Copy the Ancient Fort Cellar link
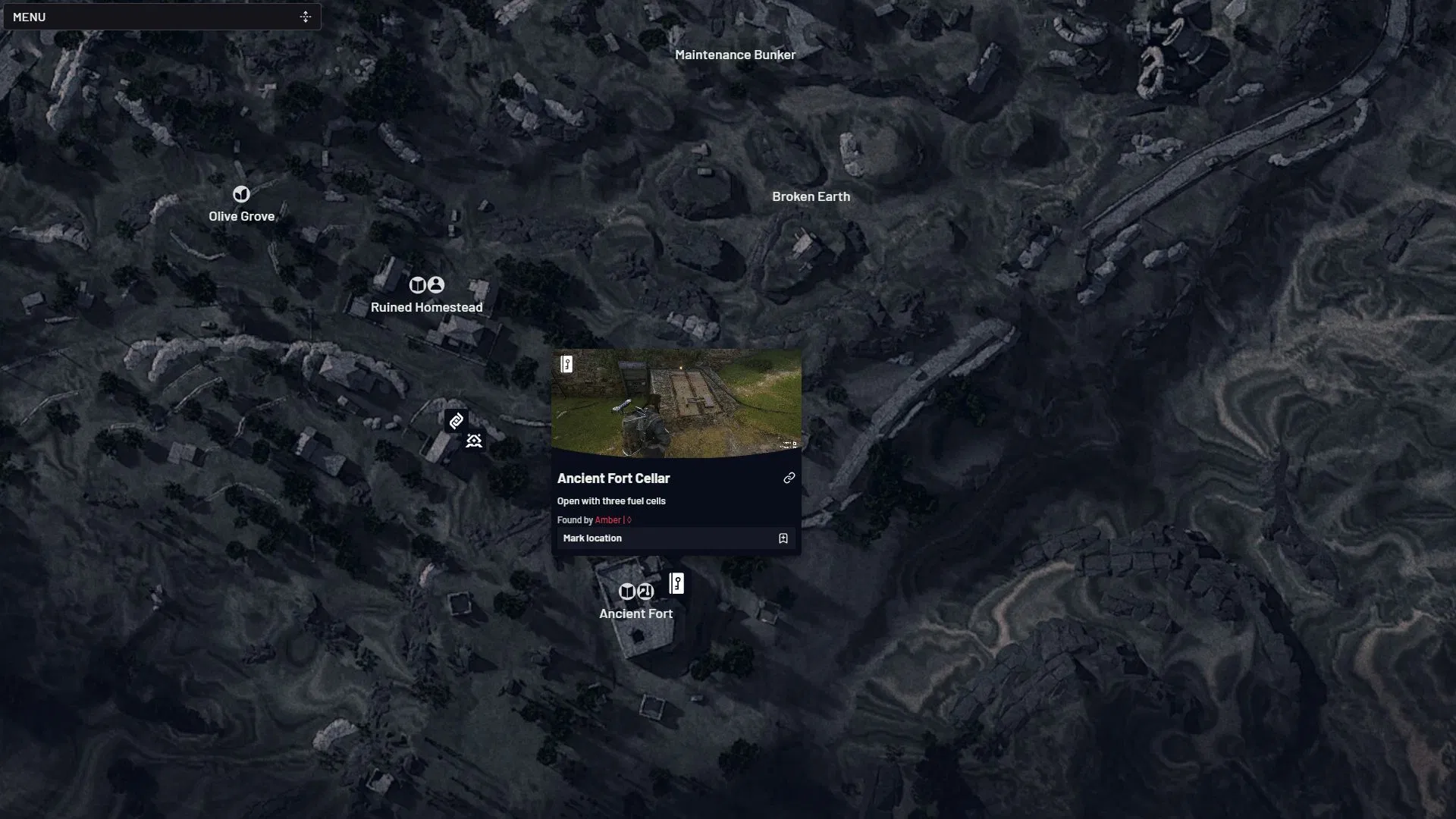1456x819 pixels. (x=789, y=478)
